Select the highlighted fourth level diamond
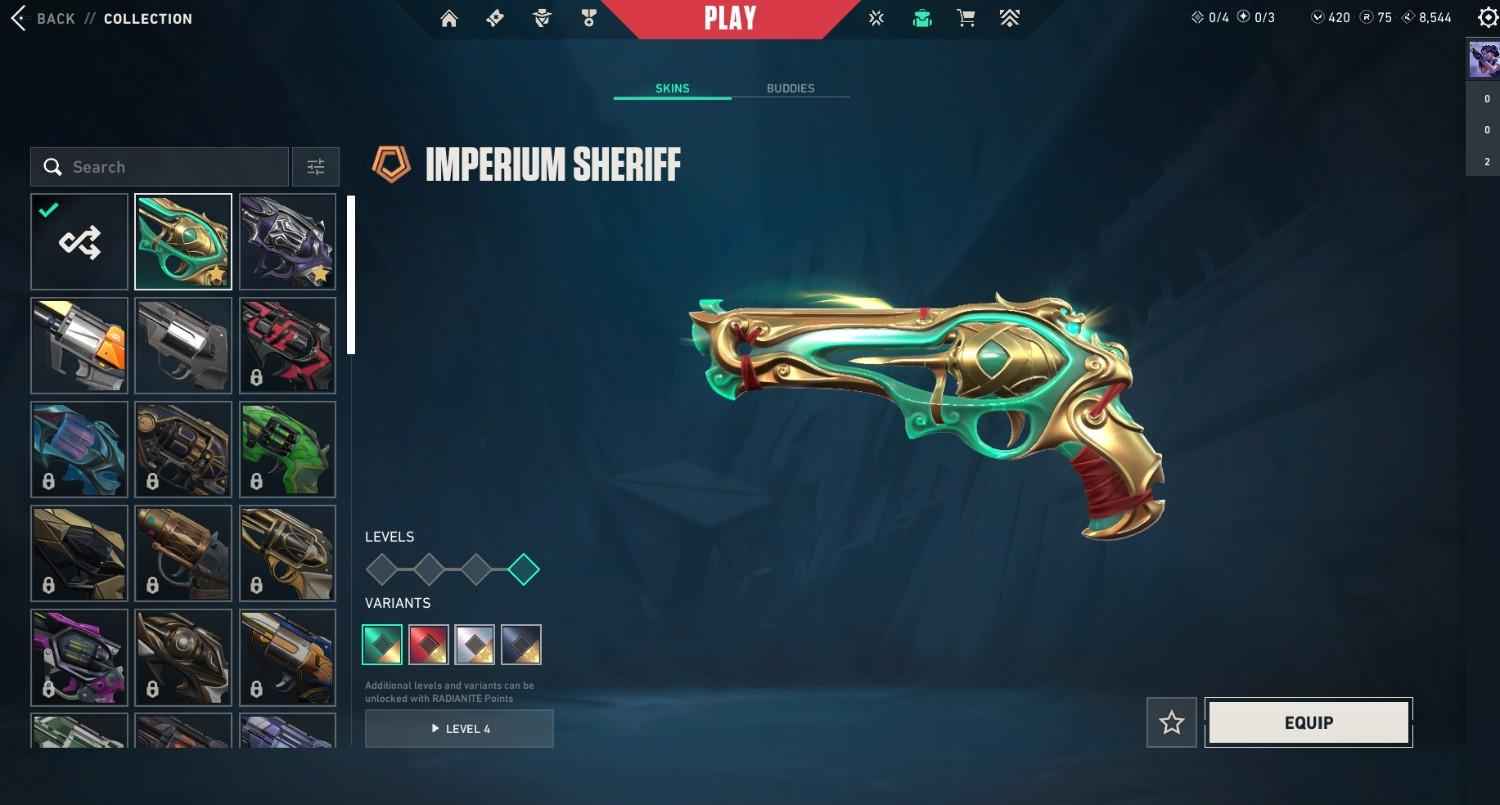Image resolution: width=1500 pixels, height=805 pixels. 524,570
